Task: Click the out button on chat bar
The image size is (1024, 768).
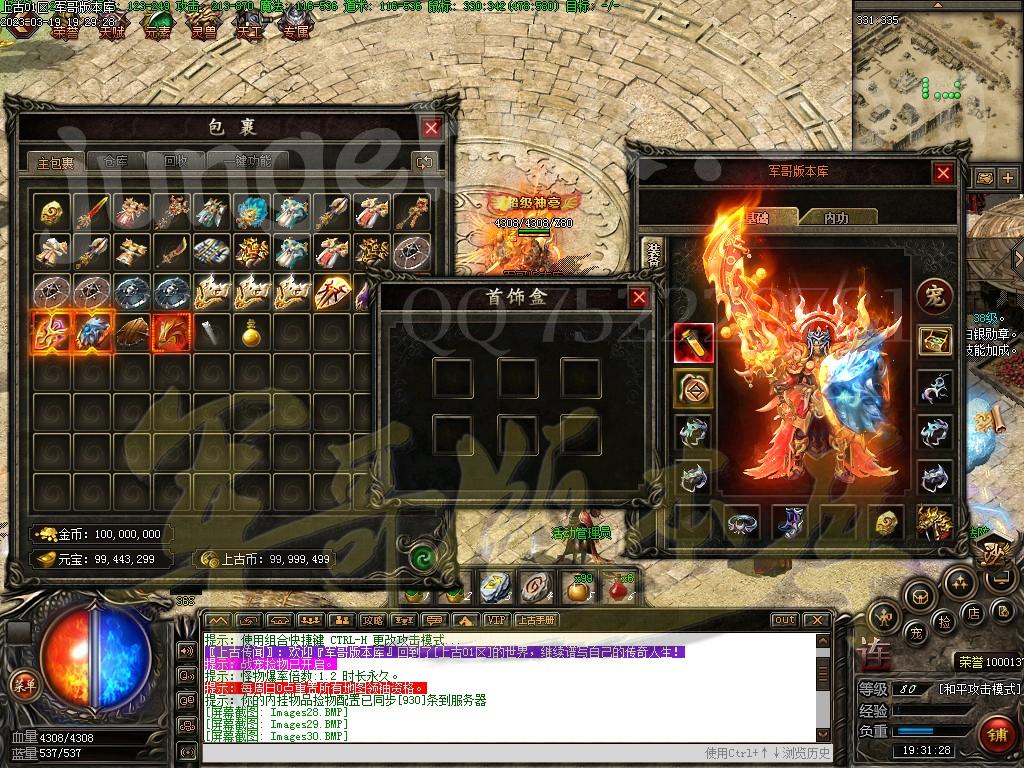Action: (784, 620)
